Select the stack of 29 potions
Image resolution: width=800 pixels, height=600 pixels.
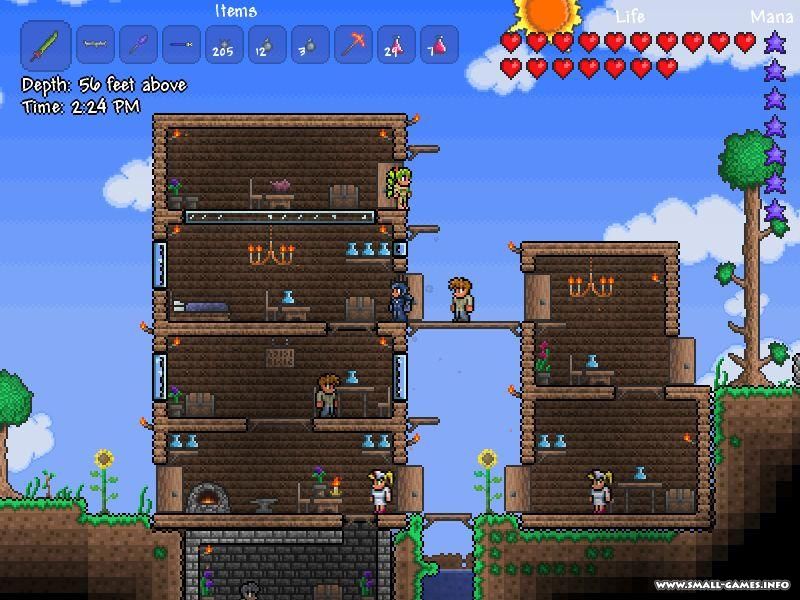(x=396, y=45)
